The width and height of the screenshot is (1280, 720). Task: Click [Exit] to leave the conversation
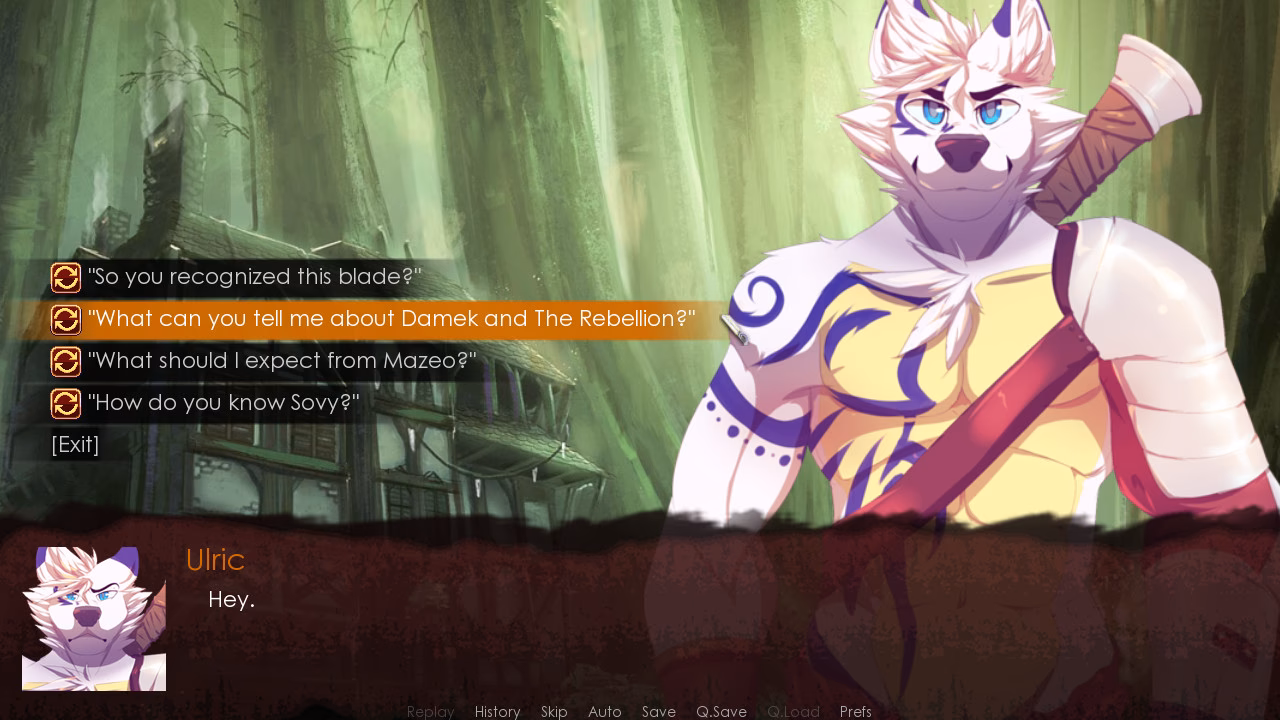pos(75,445)
